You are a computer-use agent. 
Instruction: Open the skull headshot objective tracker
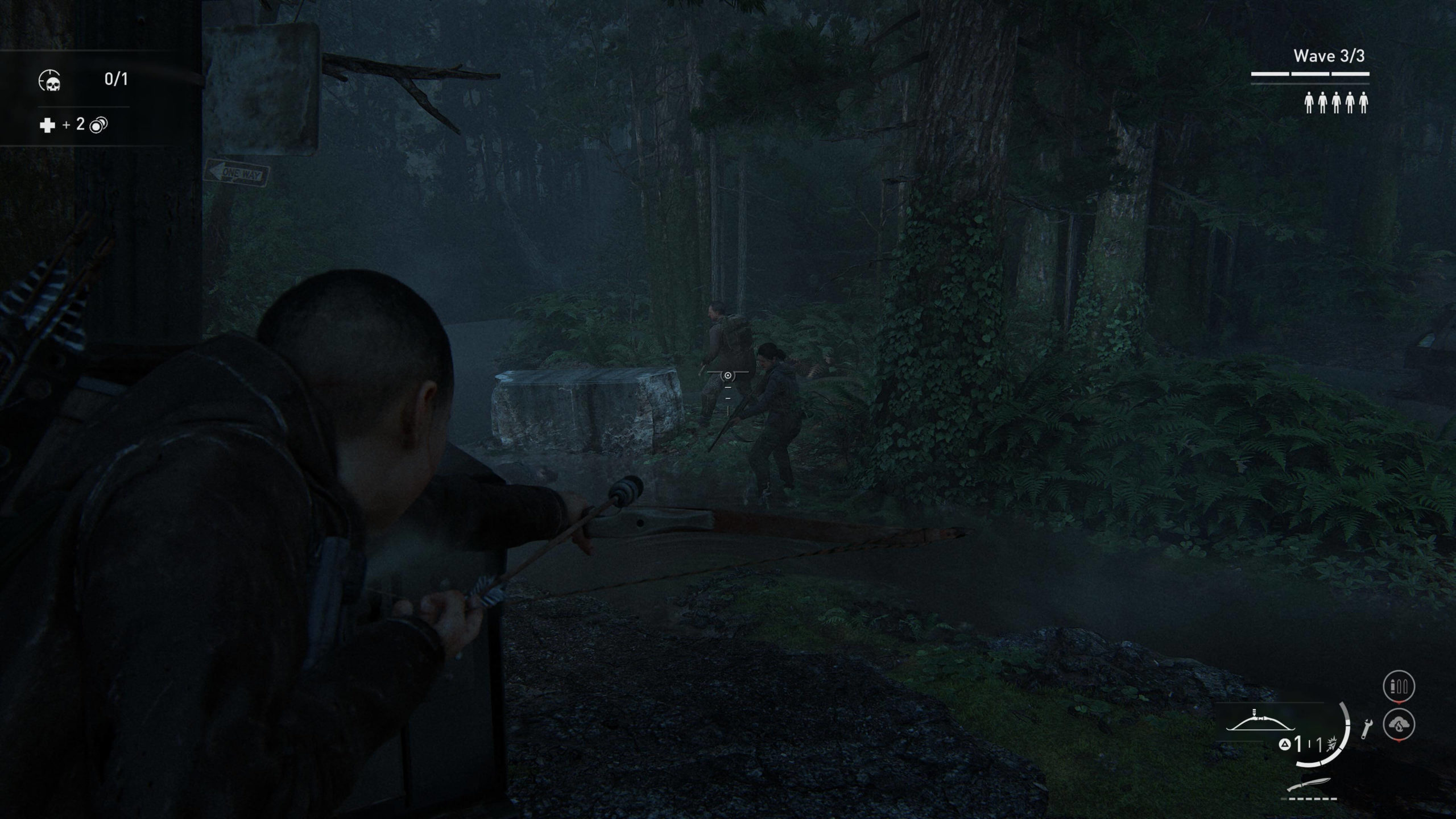[50, 80]
